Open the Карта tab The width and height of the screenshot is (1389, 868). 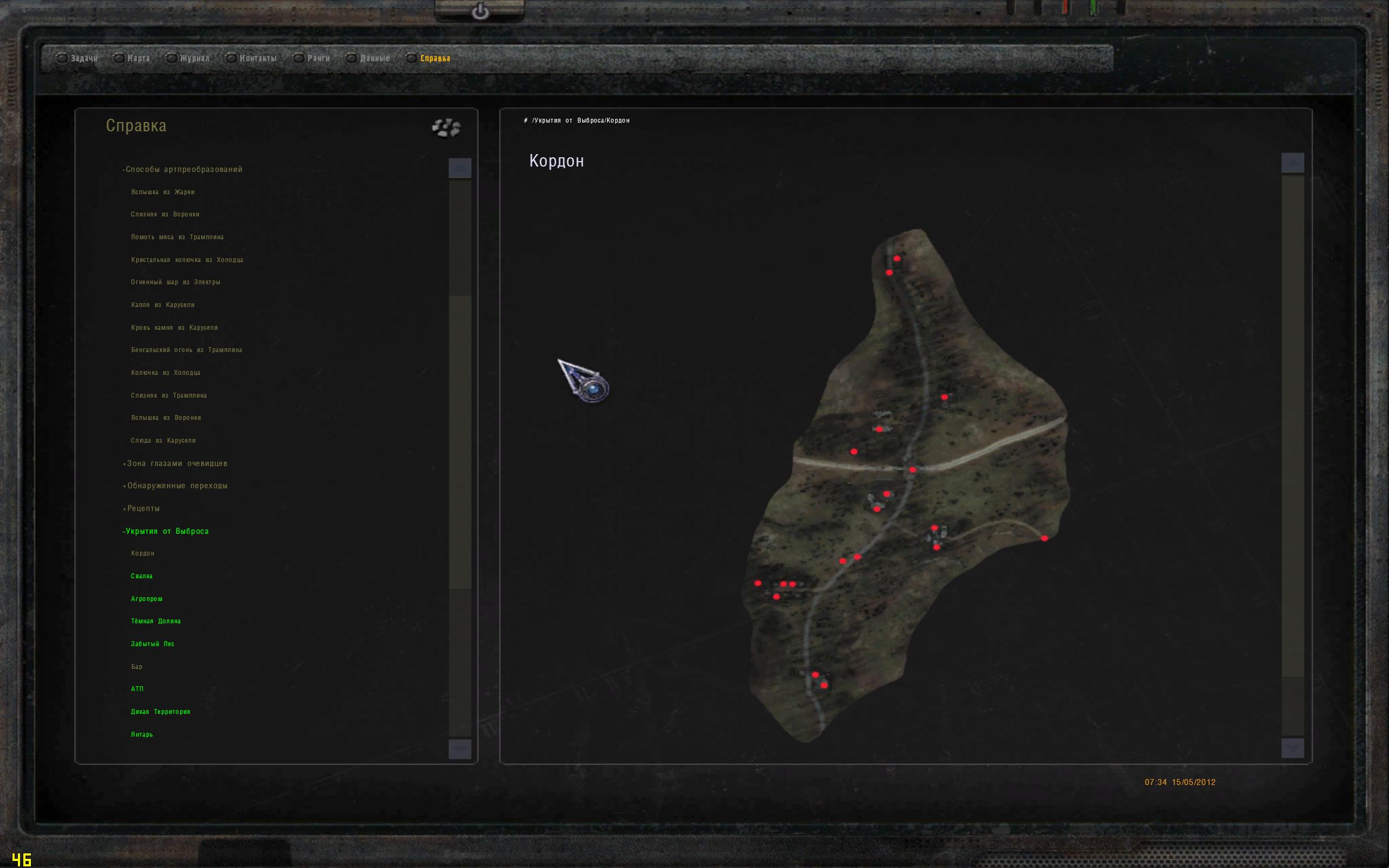tap(138, 59)
